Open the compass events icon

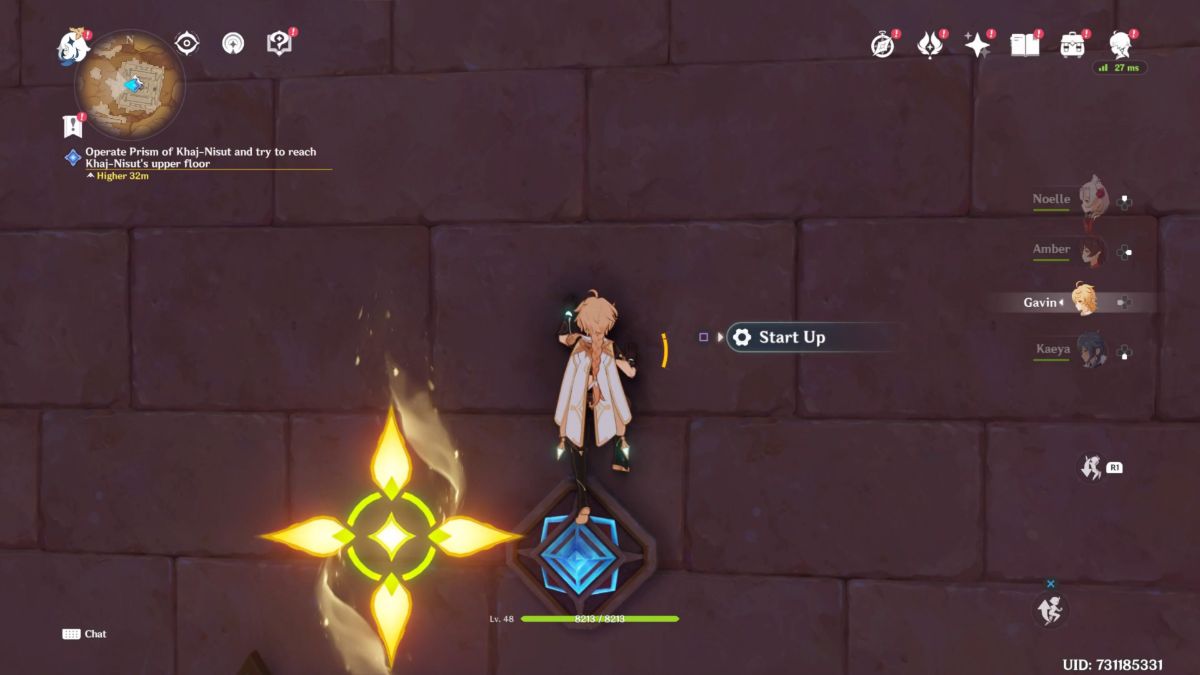(882, 45)
